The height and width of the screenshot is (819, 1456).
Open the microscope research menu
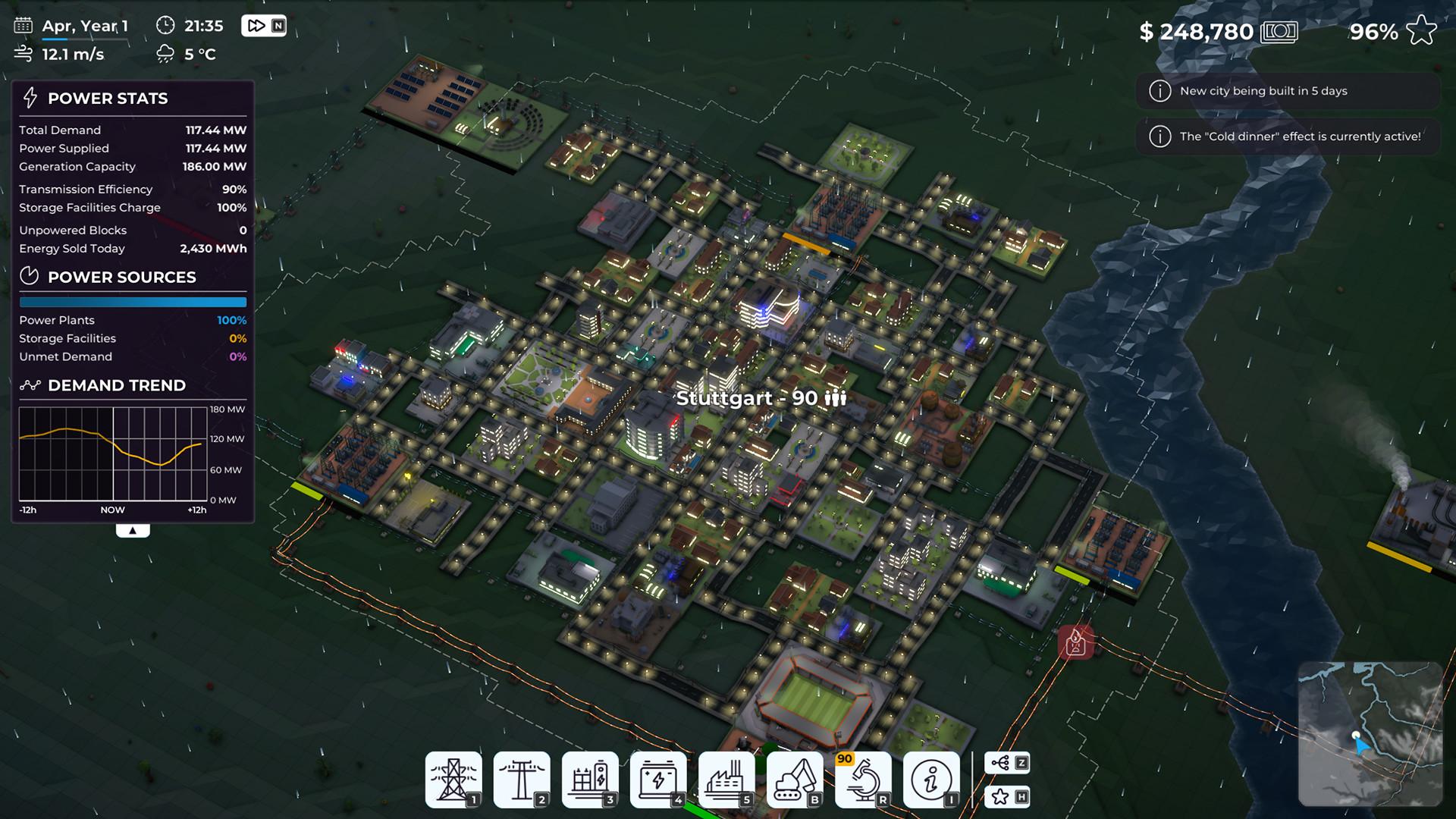(863, 779)
